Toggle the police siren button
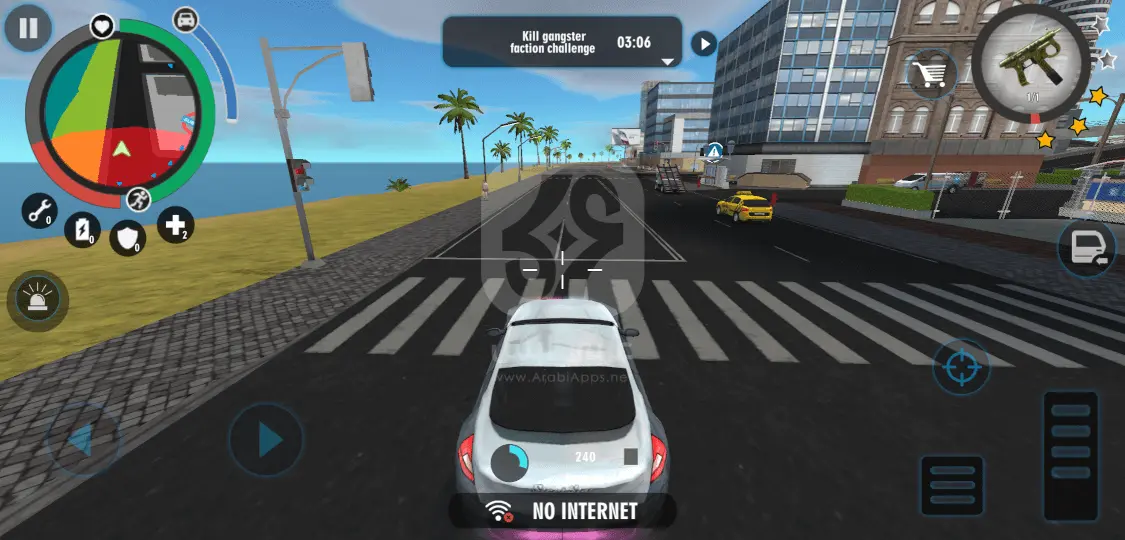 38,301
